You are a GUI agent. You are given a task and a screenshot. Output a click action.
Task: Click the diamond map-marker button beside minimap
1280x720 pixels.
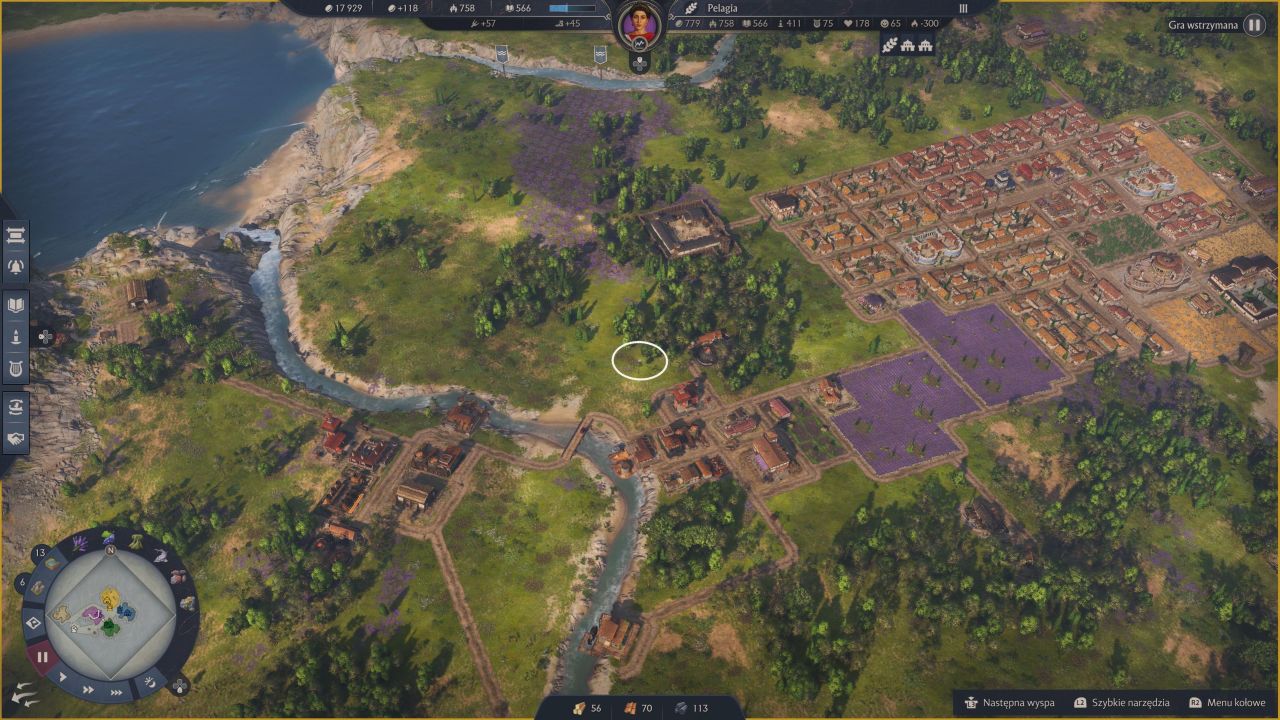(x=31, y=622)
